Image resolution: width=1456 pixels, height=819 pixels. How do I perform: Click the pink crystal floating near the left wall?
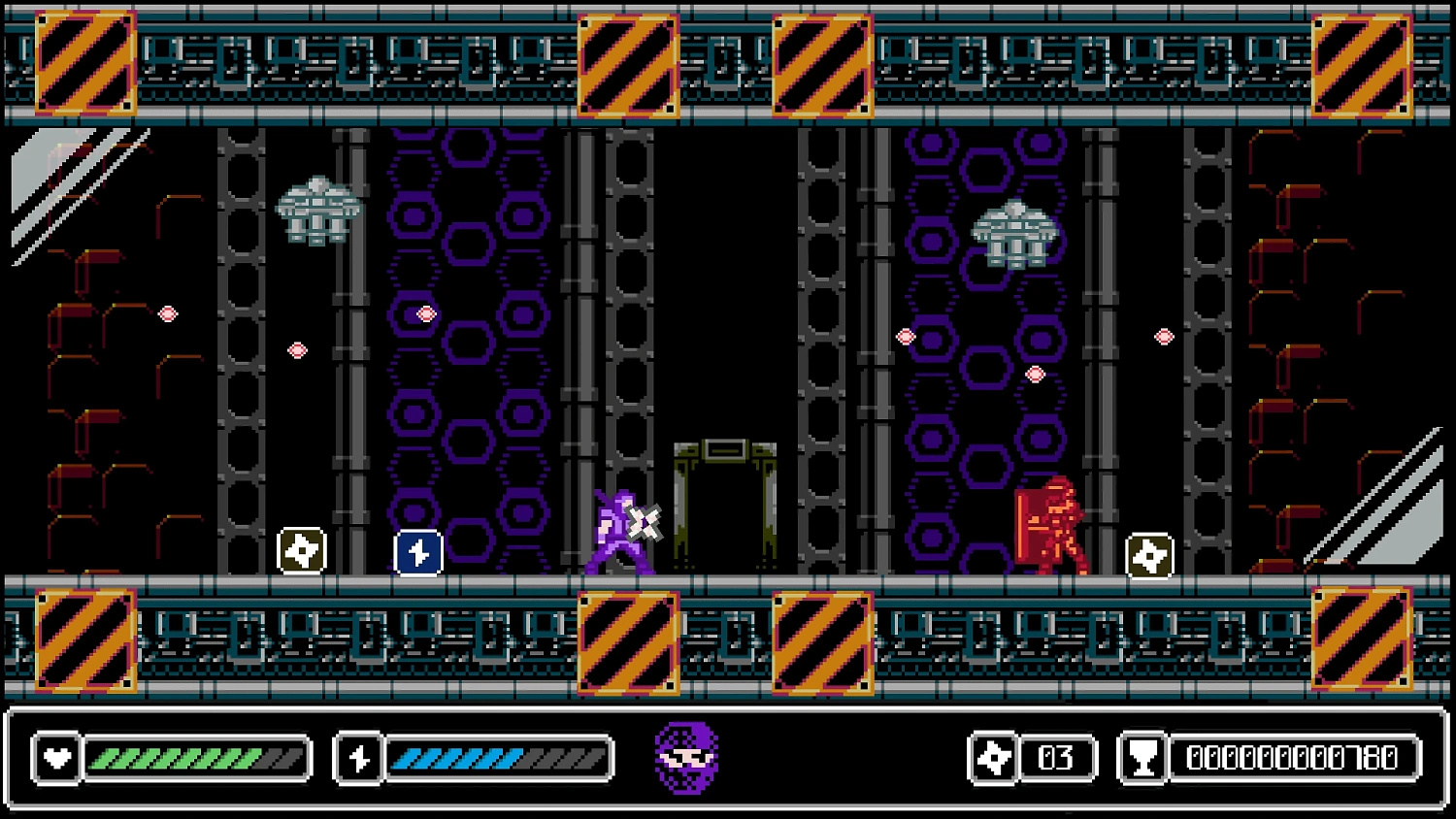point(167,313)
